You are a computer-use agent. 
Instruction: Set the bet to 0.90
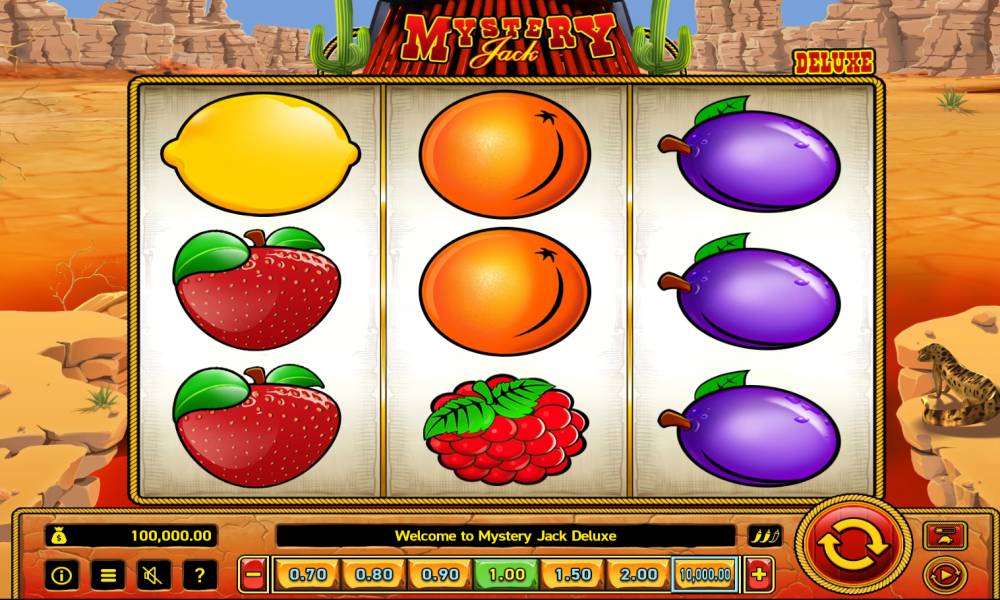[x=440, y=575]
